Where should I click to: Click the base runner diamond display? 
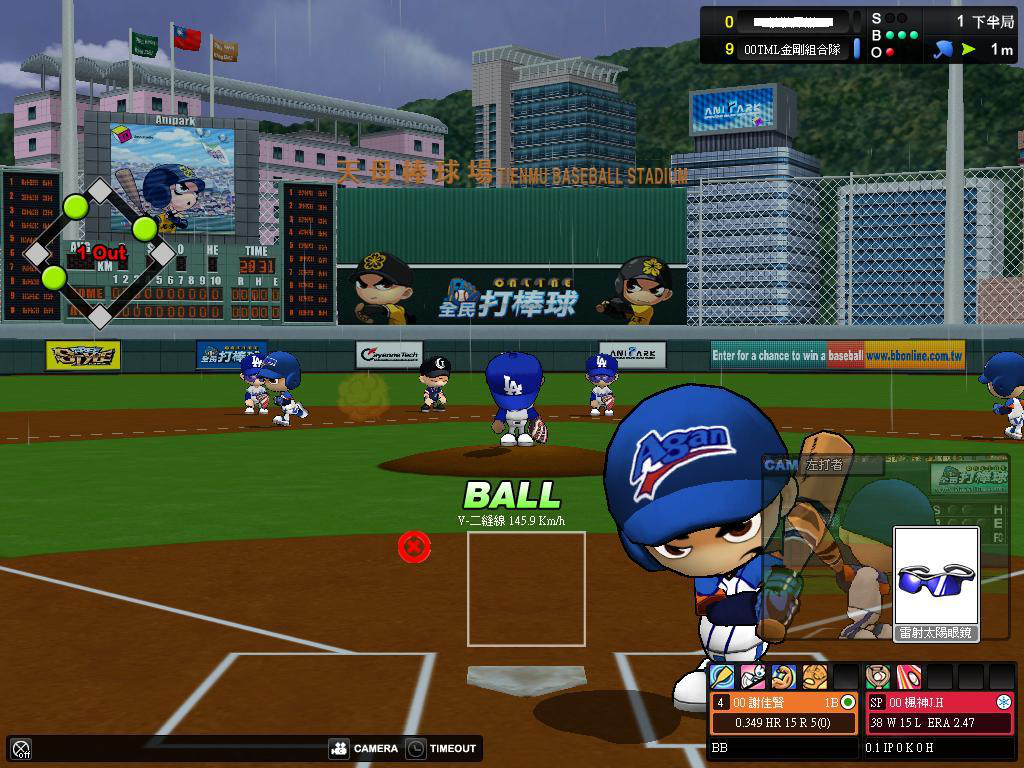pyautogui.click(x=99, y=253)
